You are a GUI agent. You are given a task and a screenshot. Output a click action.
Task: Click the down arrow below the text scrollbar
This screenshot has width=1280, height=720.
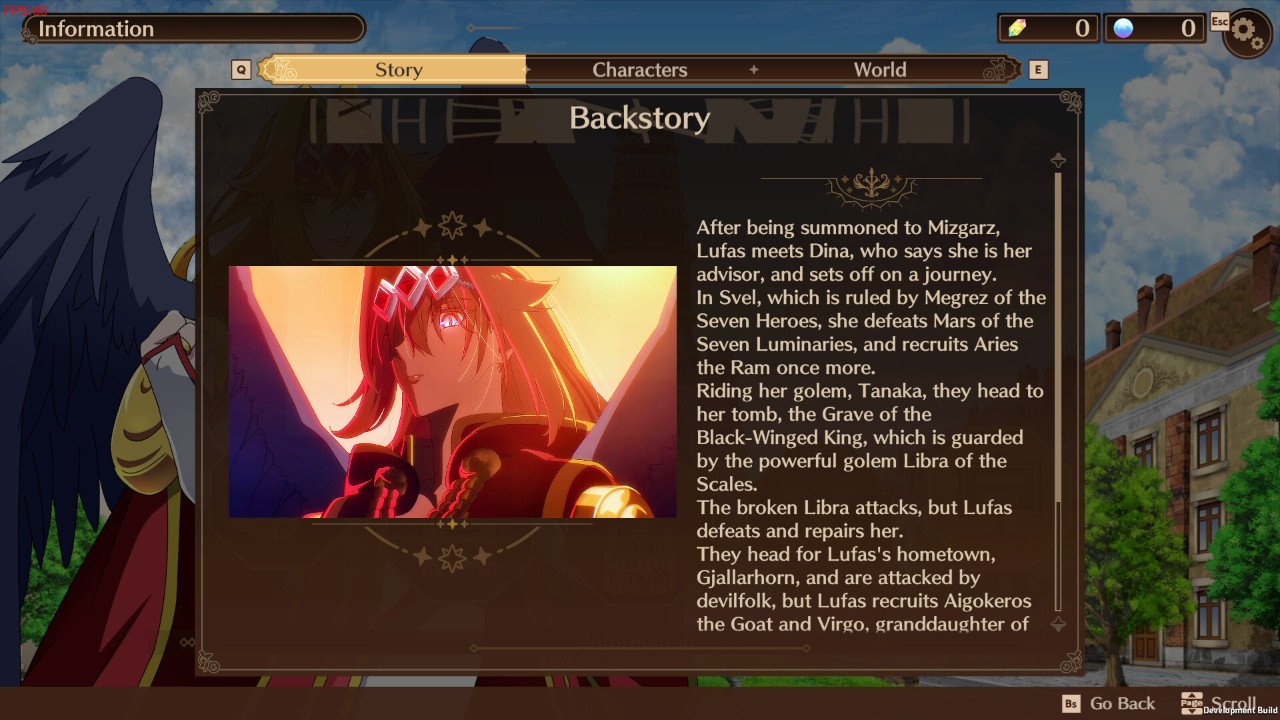pyautogui.click(x=1057, y=626)
